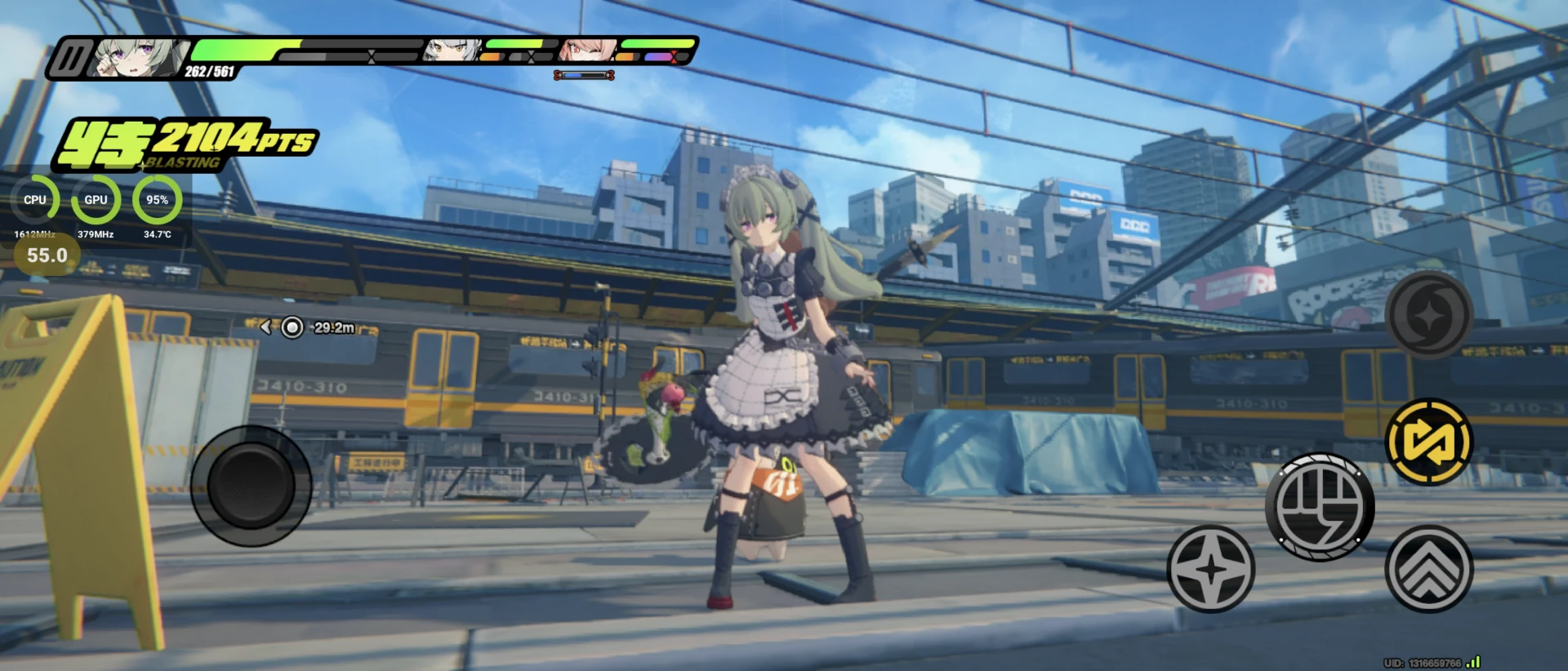This screenshot has width=1568, height=671.
Task: Activate the yellow character swap button
Action: (x=1428, y=442)
